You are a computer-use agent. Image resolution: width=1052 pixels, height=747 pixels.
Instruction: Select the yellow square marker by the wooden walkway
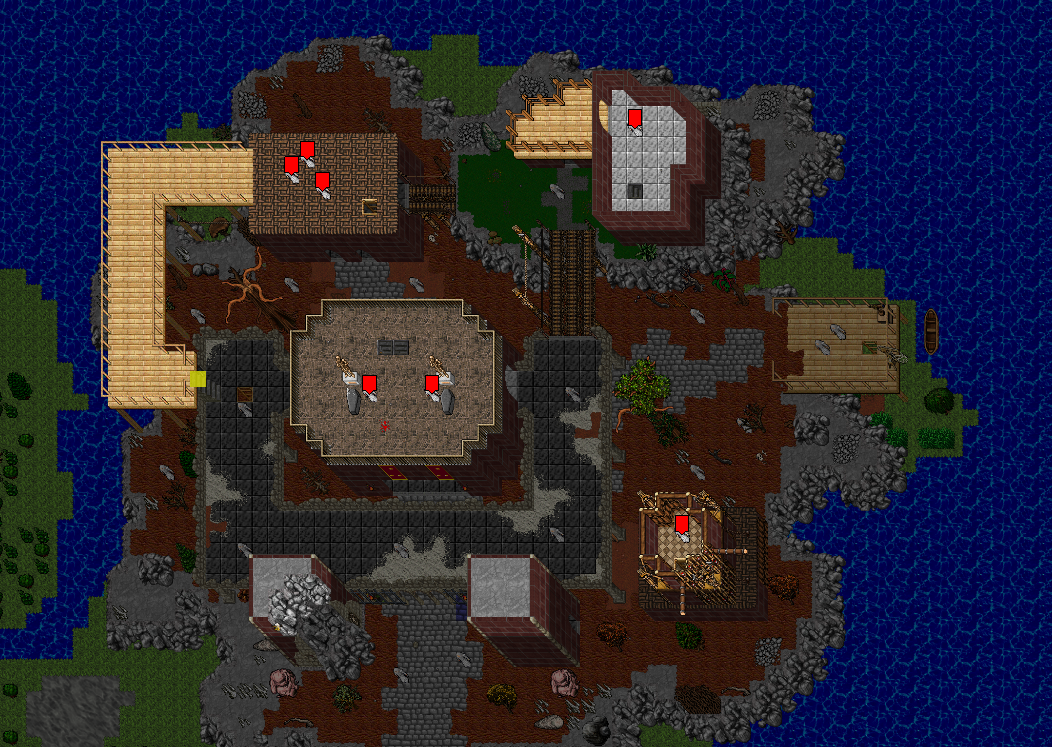(198, 379)
